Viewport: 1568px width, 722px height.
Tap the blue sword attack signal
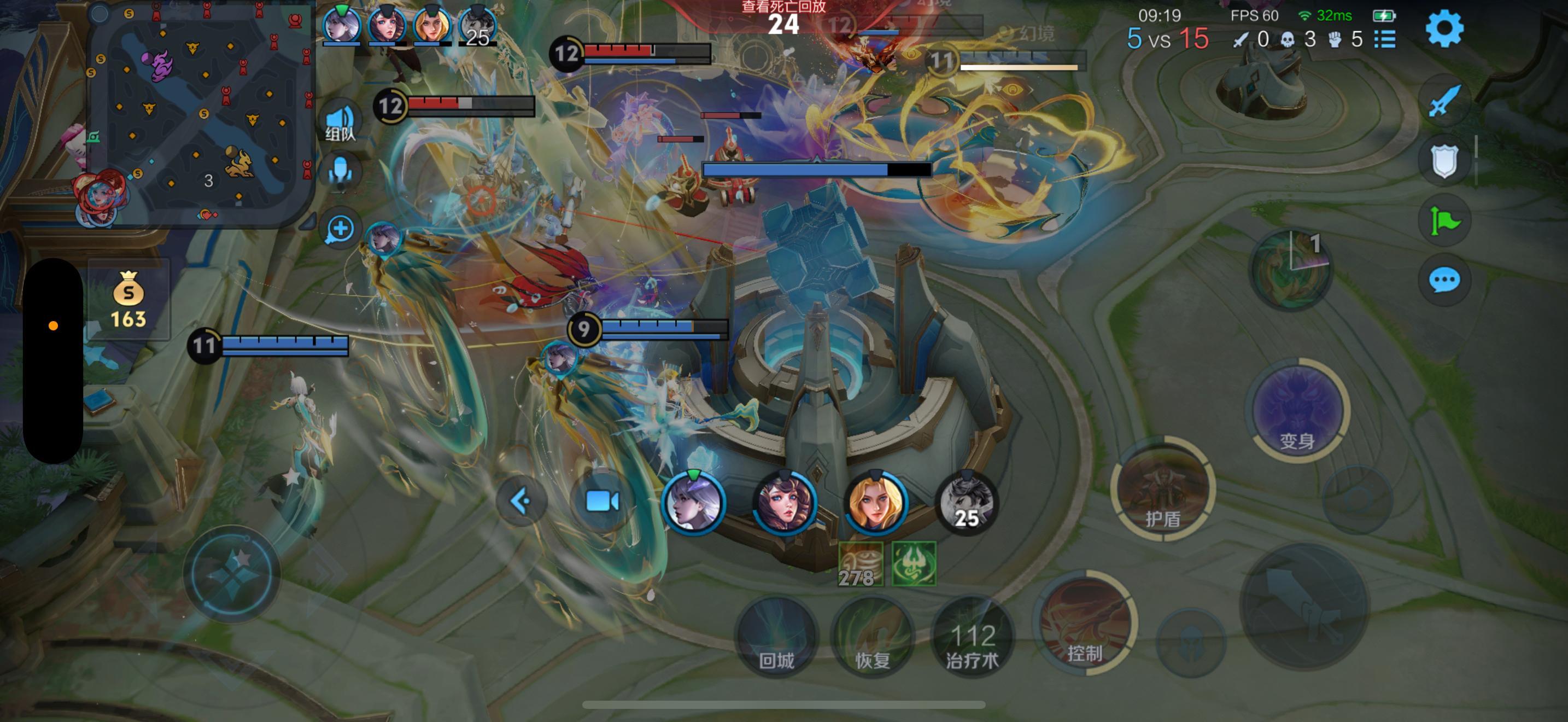[x=1444, y=101]
